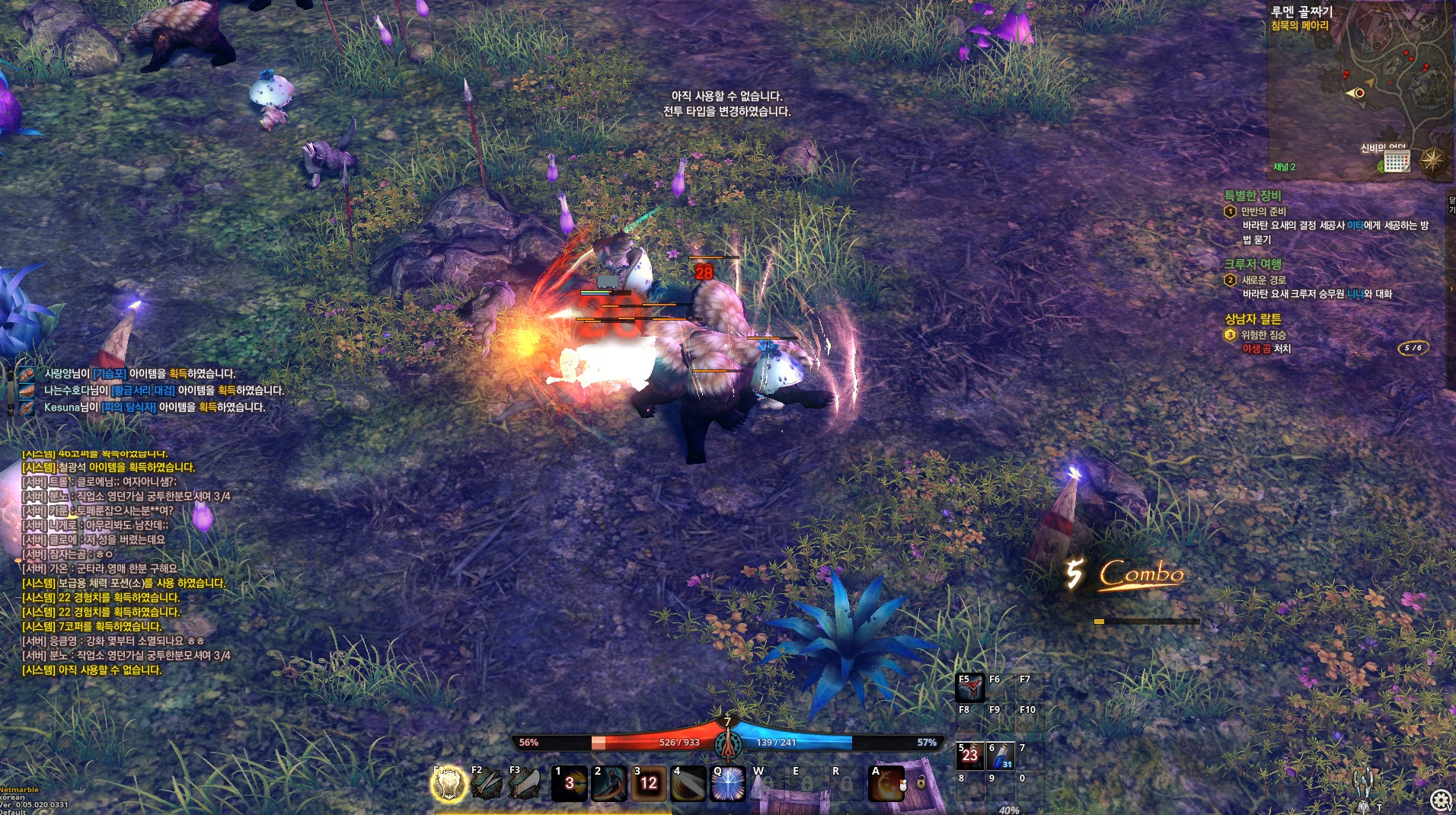Image resolution: width=1456 pixels, height=815 pixels.
Task: Click the compass emblem on the minimap
Action: click(1432, 161)
